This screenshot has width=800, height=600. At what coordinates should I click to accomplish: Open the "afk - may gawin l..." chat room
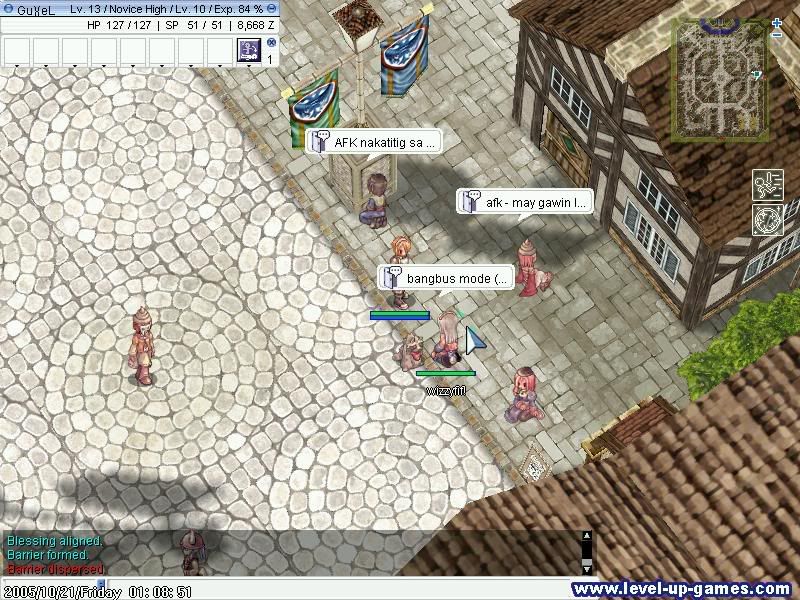point(525,202)
